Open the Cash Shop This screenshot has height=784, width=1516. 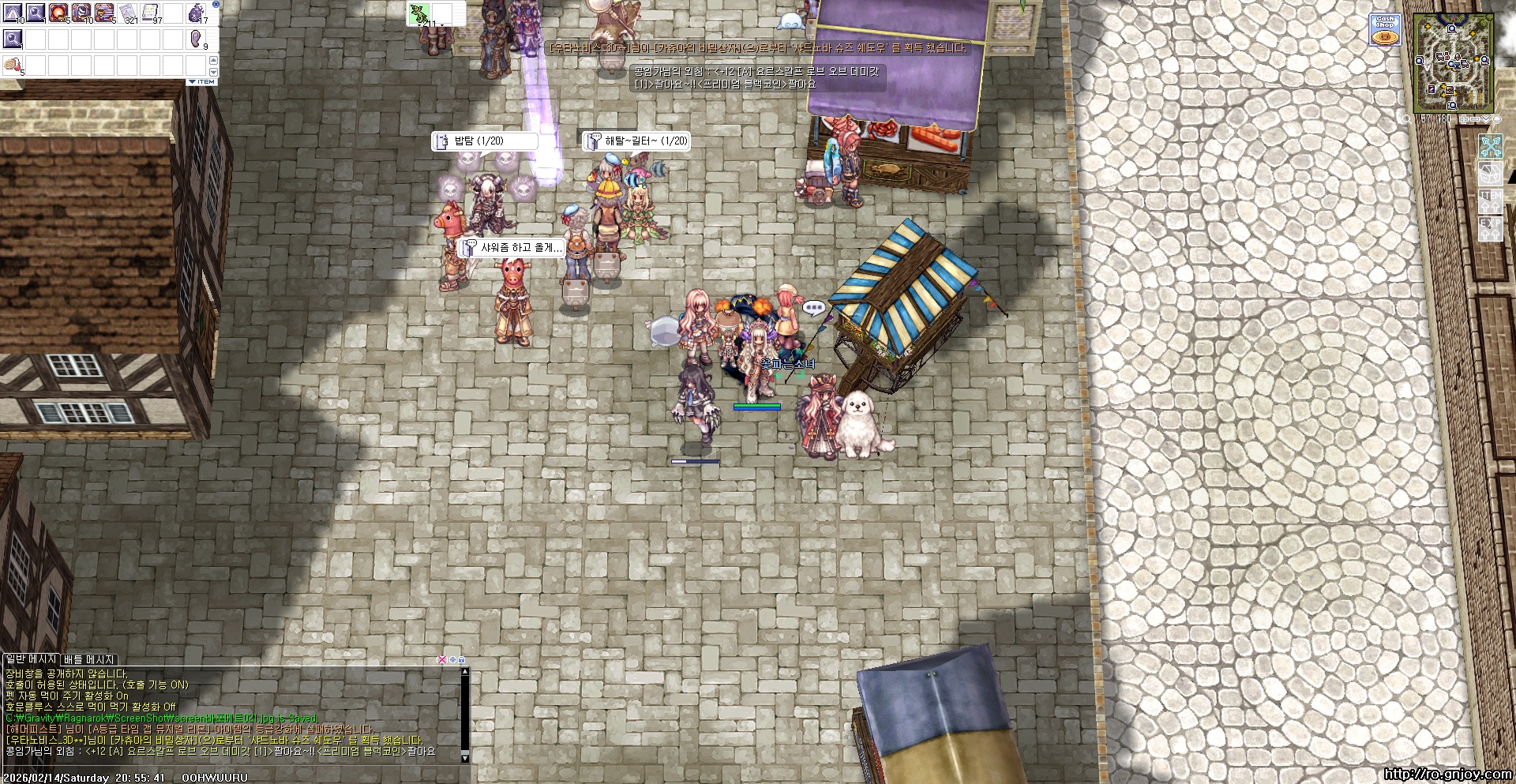click(x=1385, y=29)
